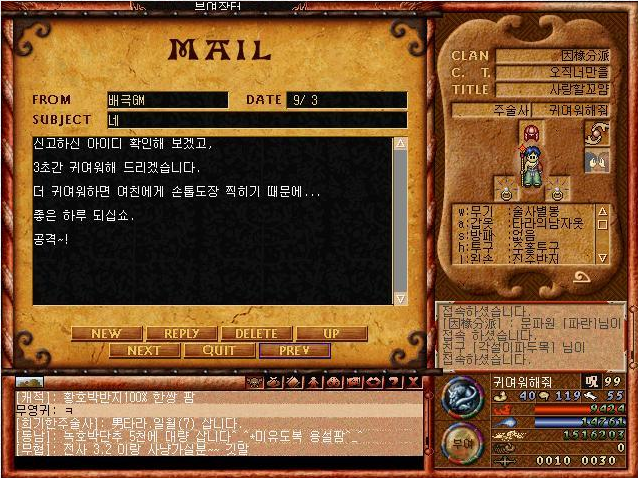Select the red helmet equipment slot
Viewport: 638px width, 478px height.
(x=532, y=134)
